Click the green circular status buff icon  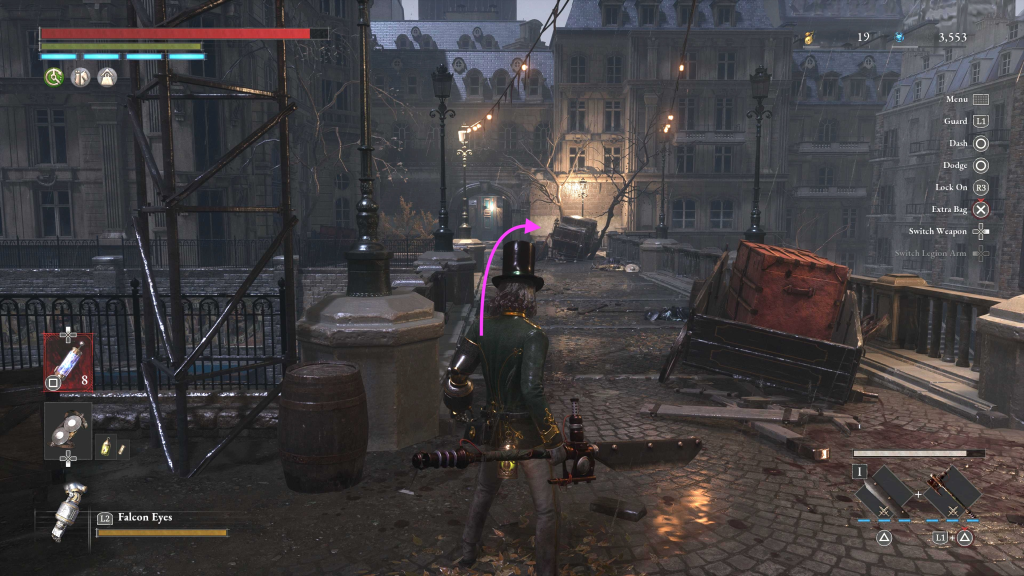53,77
